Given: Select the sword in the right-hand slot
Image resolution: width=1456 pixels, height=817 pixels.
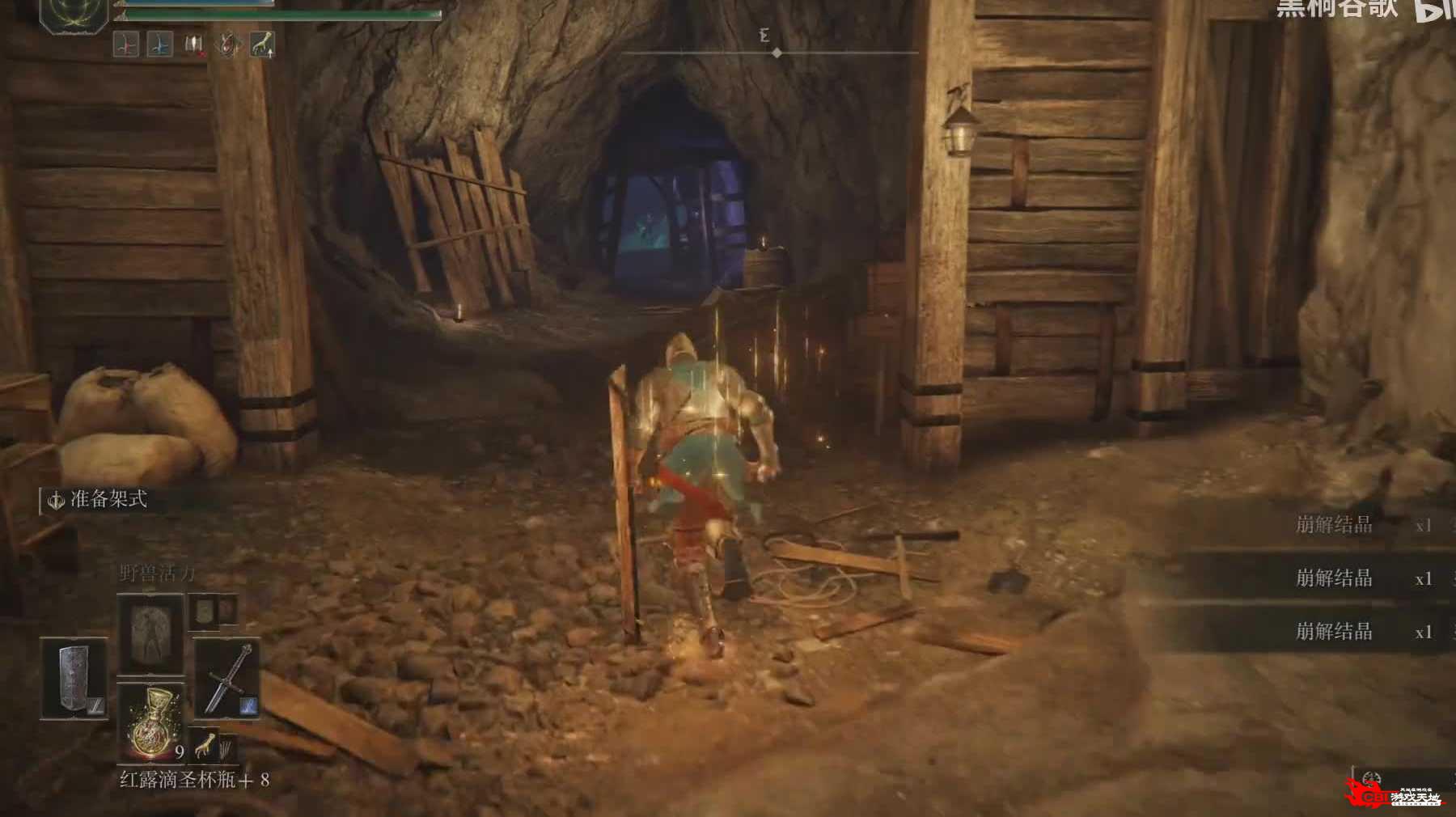Looking at the screenshot, I should (226, 678).
